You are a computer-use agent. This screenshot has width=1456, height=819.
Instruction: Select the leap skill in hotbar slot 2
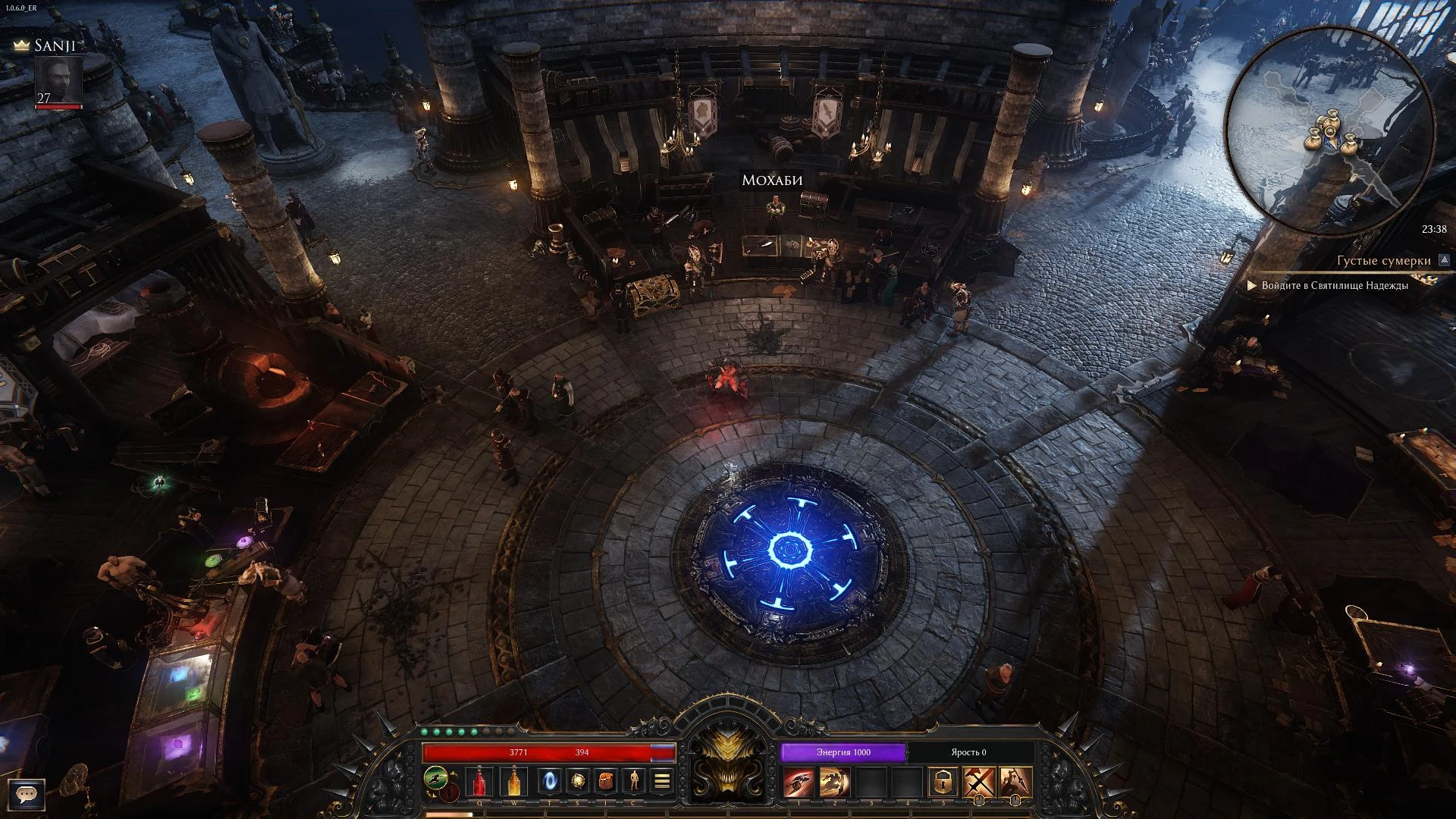pyautogui.click(x=834, y=780)
